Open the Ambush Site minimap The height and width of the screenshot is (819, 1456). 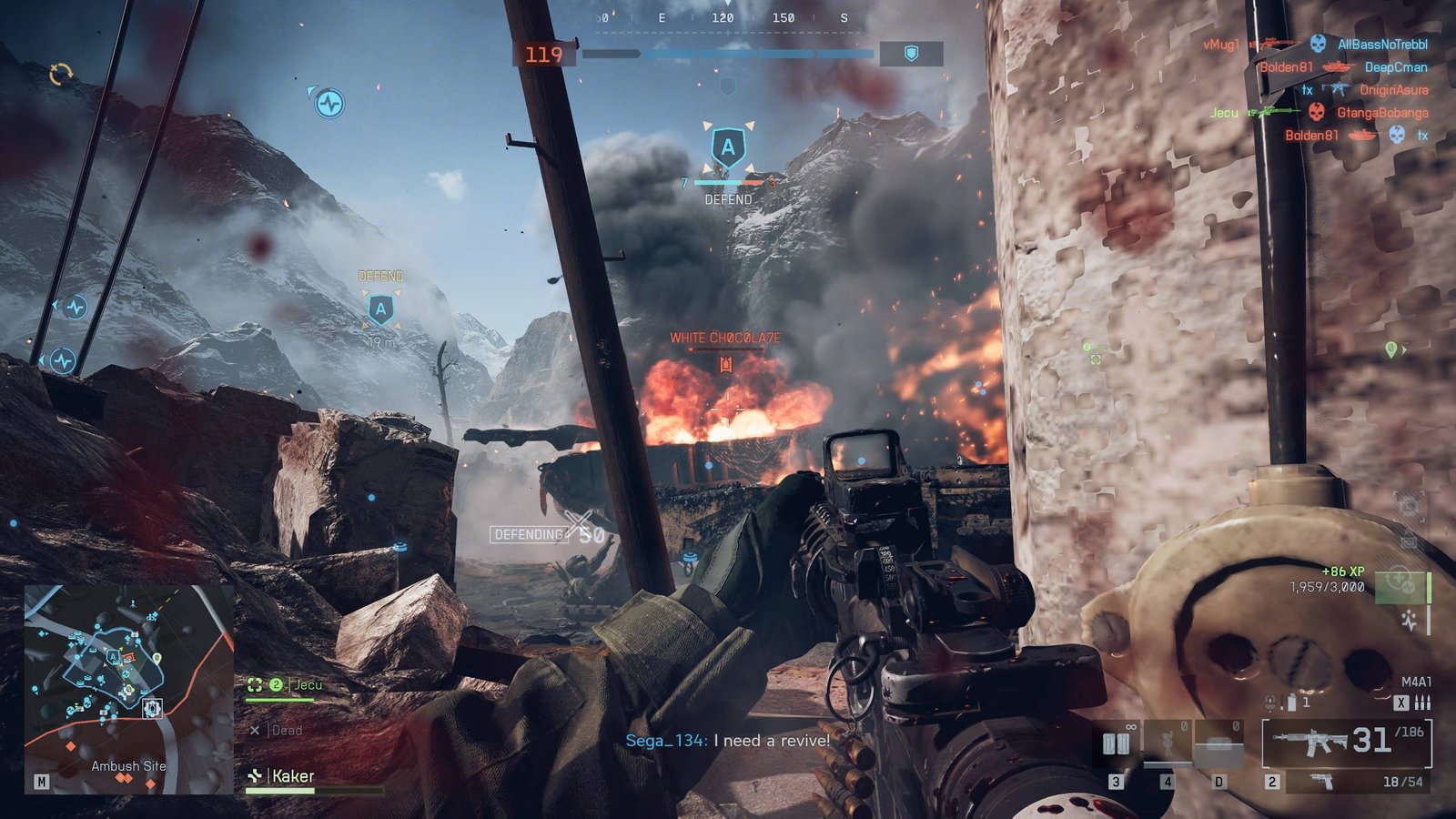(128, 689)
